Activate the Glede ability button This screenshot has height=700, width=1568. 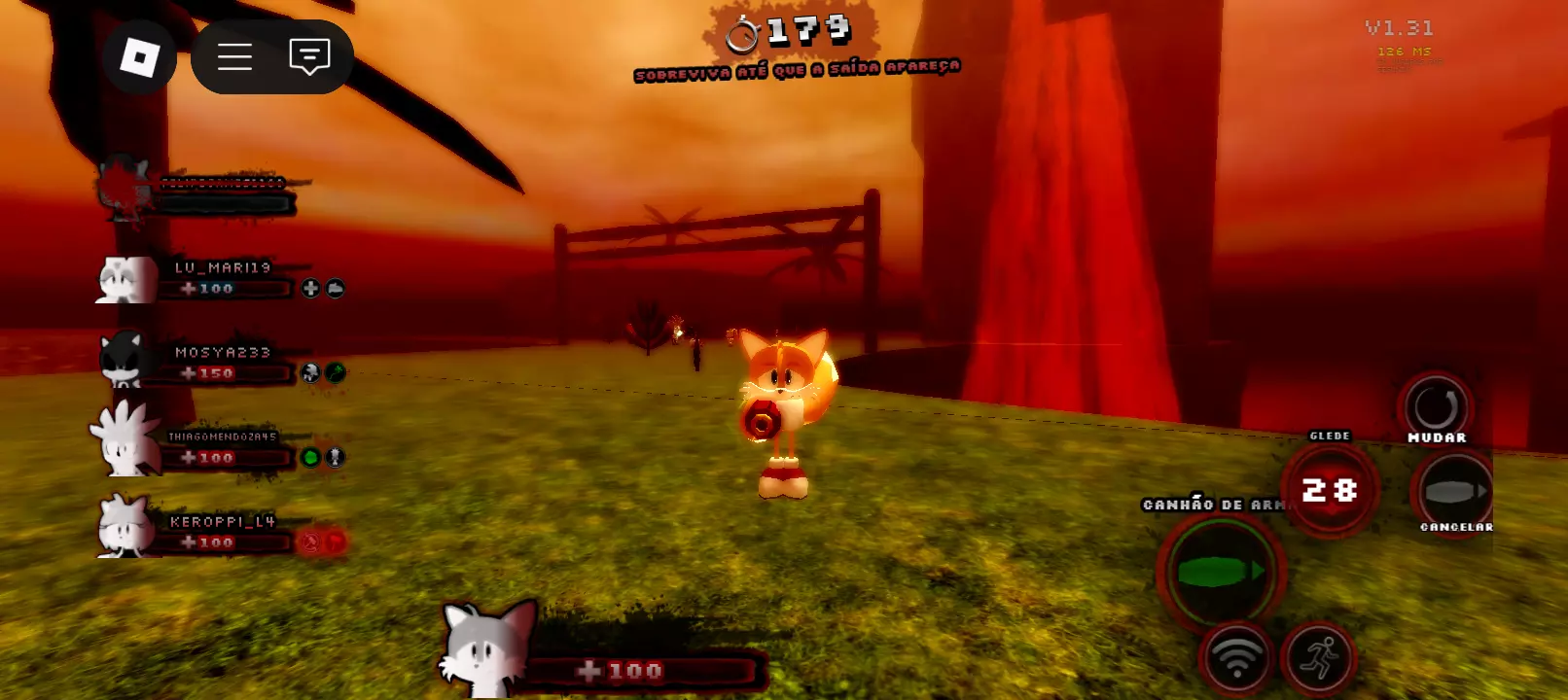1330,489
